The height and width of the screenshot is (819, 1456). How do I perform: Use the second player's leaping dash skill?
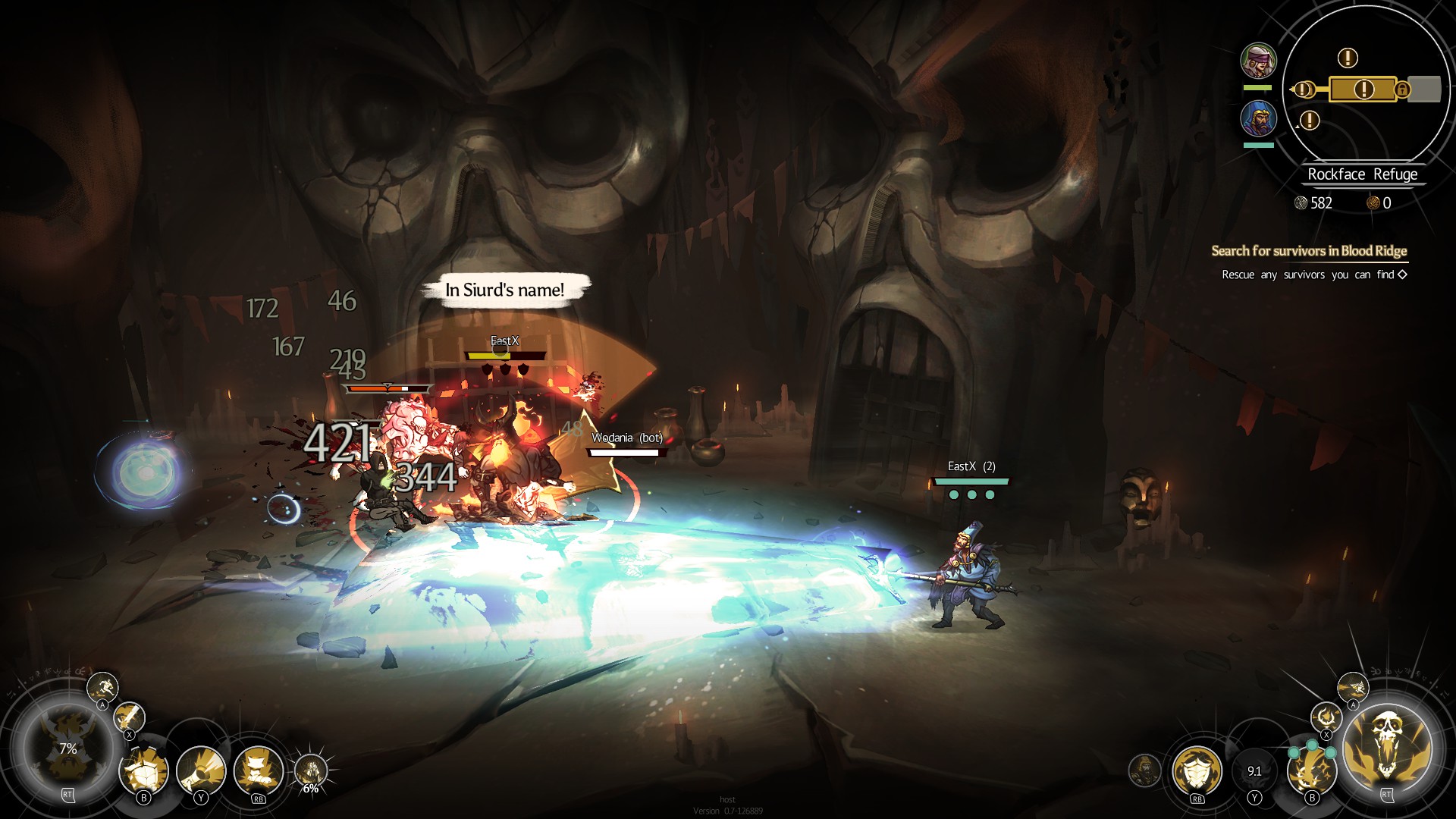pos(1353,688)
